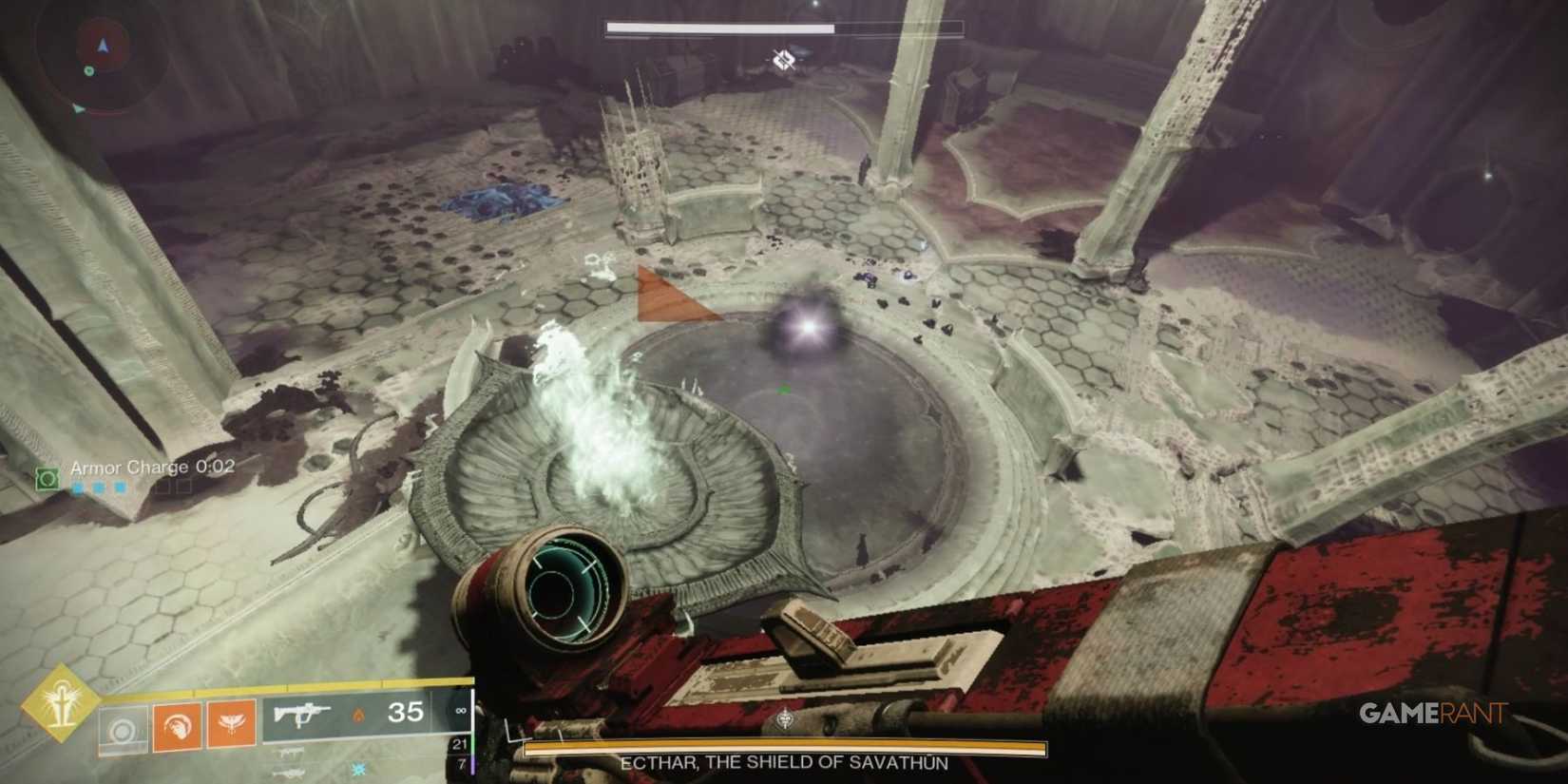
Task: Toggle the first Armor Charge pip
Action: coord(76,488)
